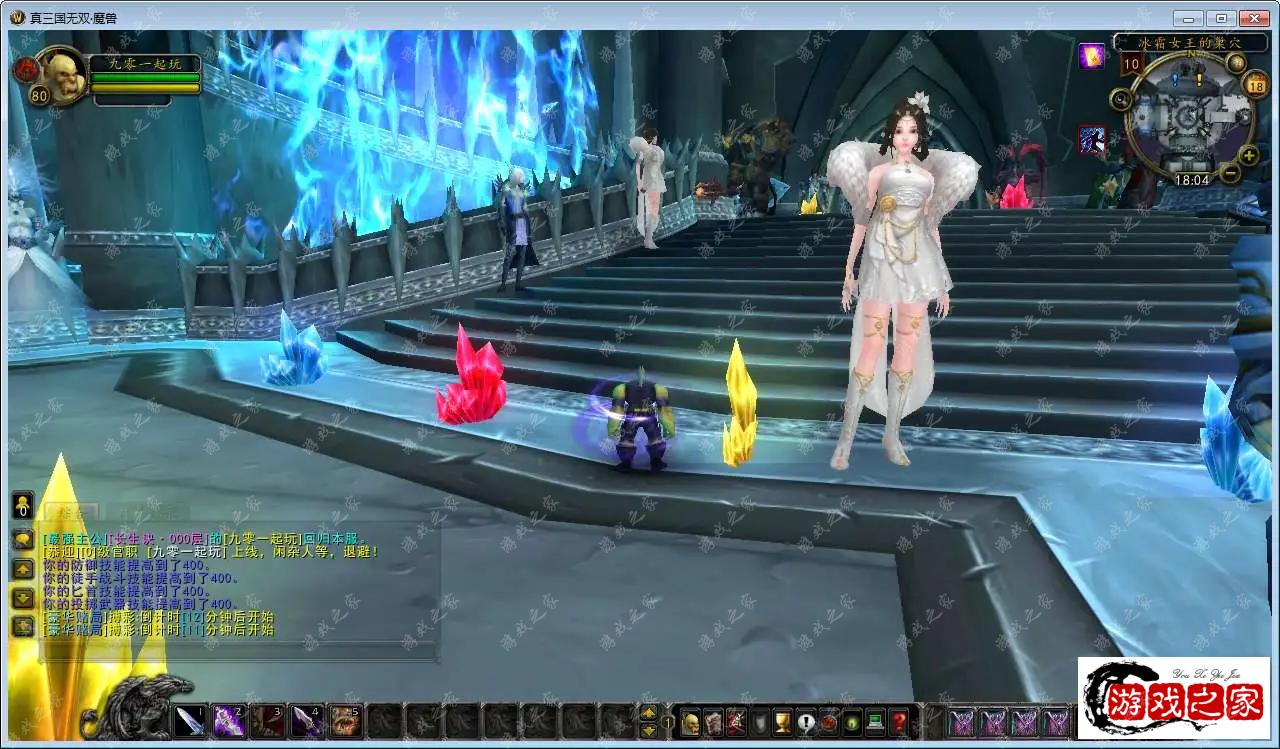1280x749 pixels.
Task: Open the quest log exclamation mark button
Action: [x=806, y=722]
